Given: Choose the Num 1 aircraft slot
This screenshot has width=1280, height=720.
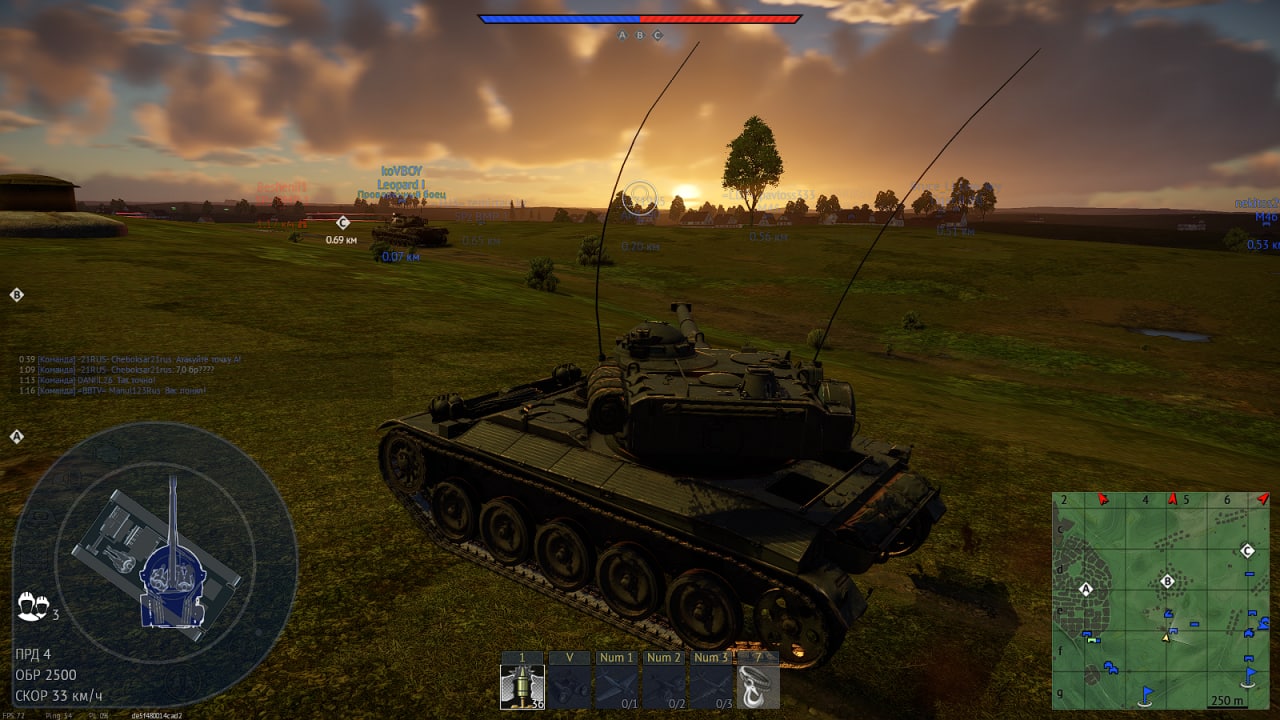Looking at the screenshot, I should [x=617, y=686].
